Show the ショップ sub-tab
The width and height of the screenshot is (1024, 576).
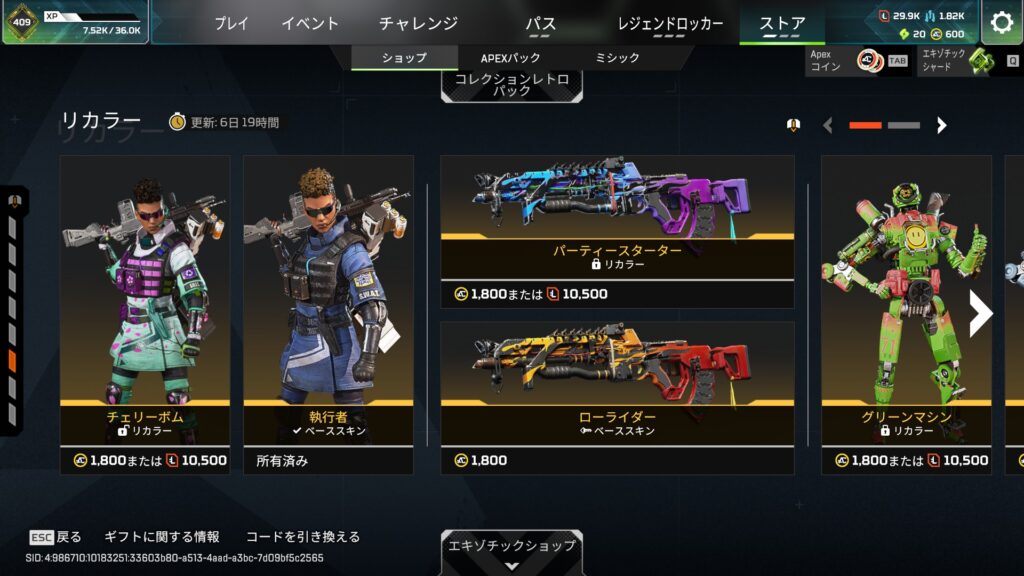(x=404, y=58)
